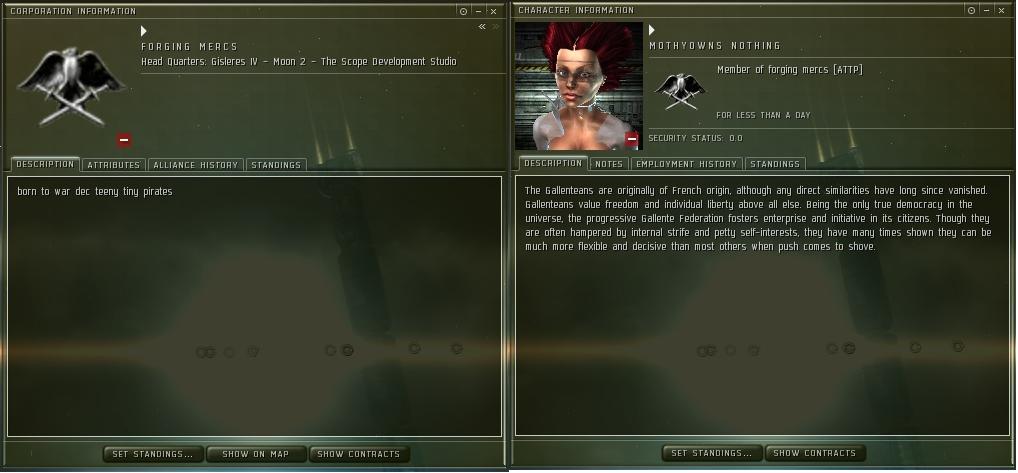Show the corporation on the map
The height and width of the screenshot is (473, 1018).
click(x=256, y=454)
